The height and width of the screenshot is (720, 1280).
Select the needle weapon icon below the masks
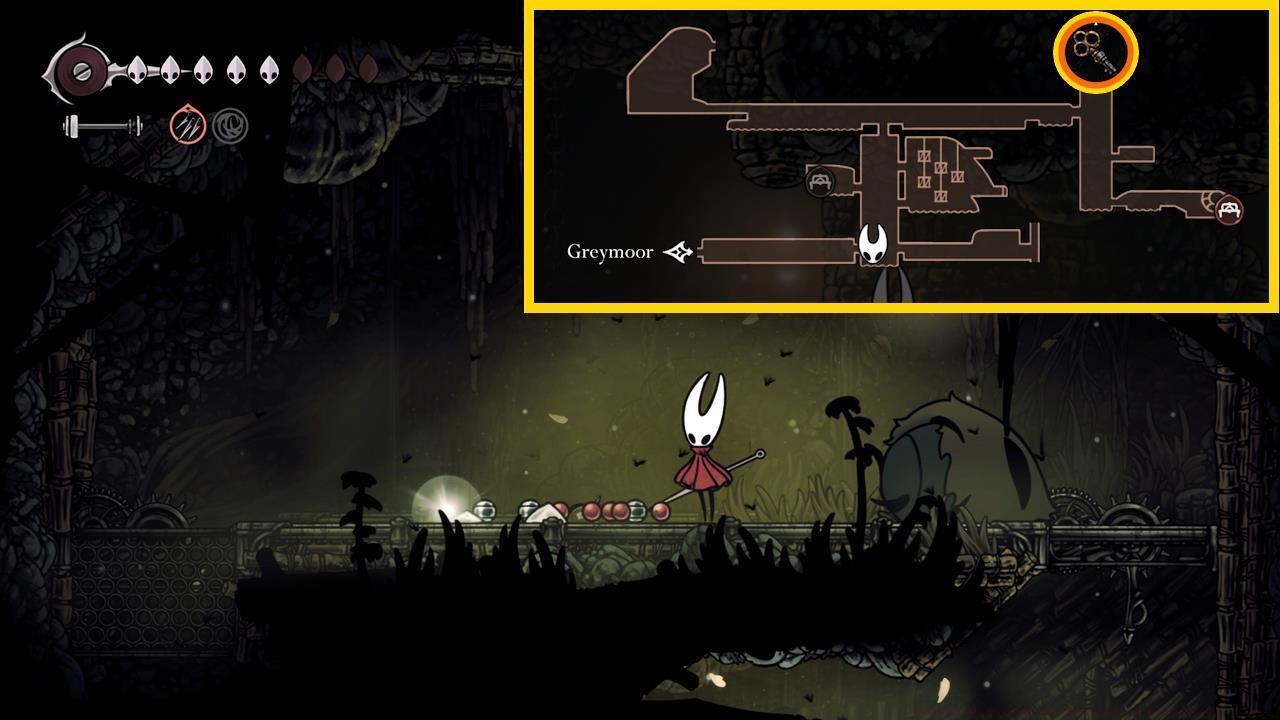[100, 125]
